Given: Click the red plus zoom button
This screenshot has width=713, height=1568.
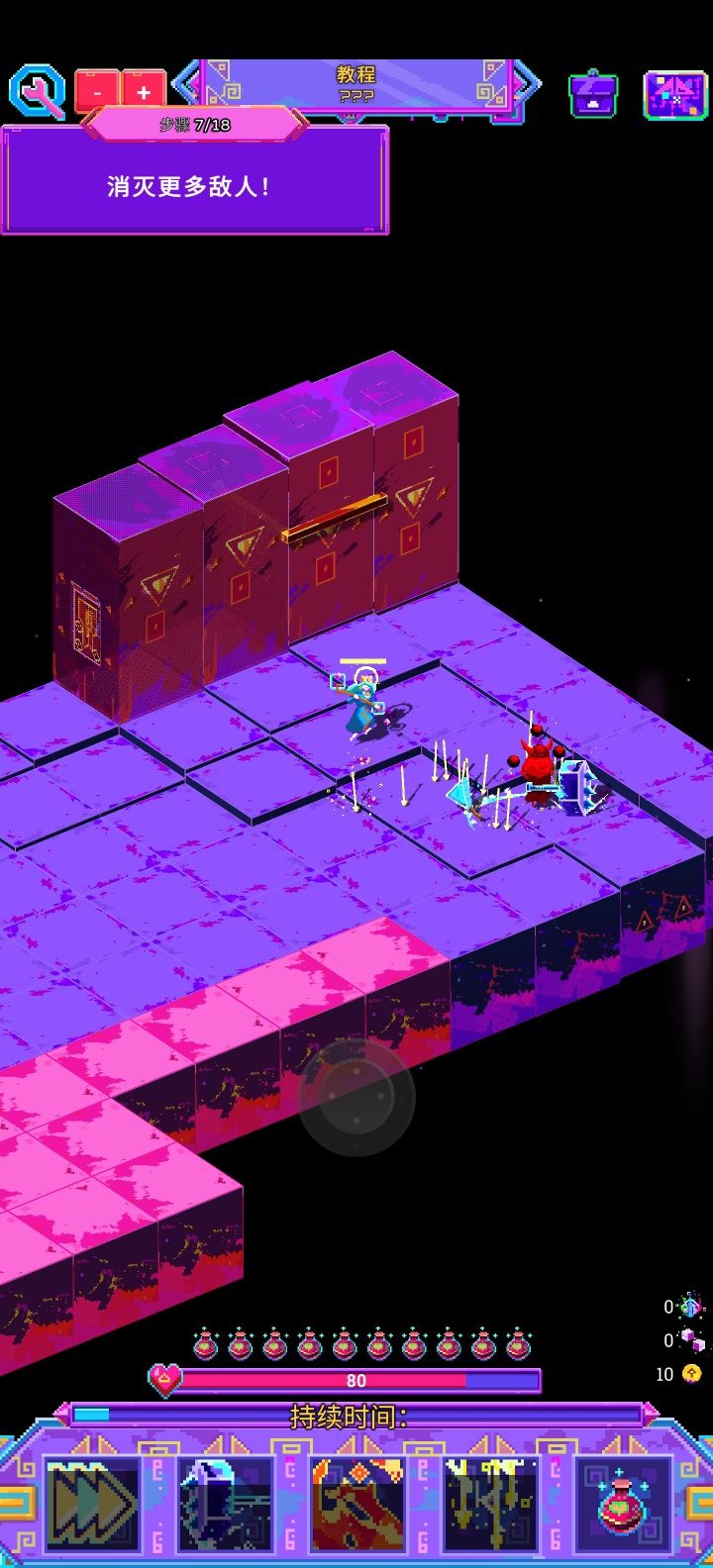Looking at the screenshot, I should [x=144, y=93].
